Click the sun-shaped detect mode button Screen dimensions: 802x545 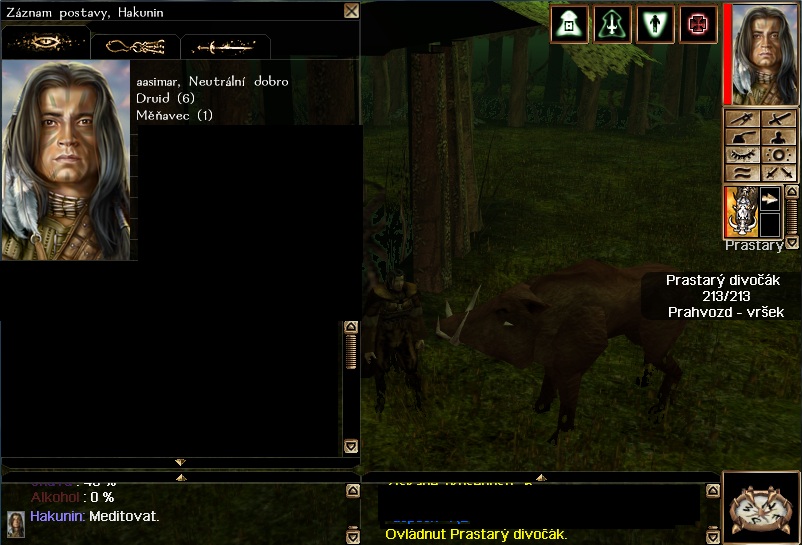[x=777, y=155]
